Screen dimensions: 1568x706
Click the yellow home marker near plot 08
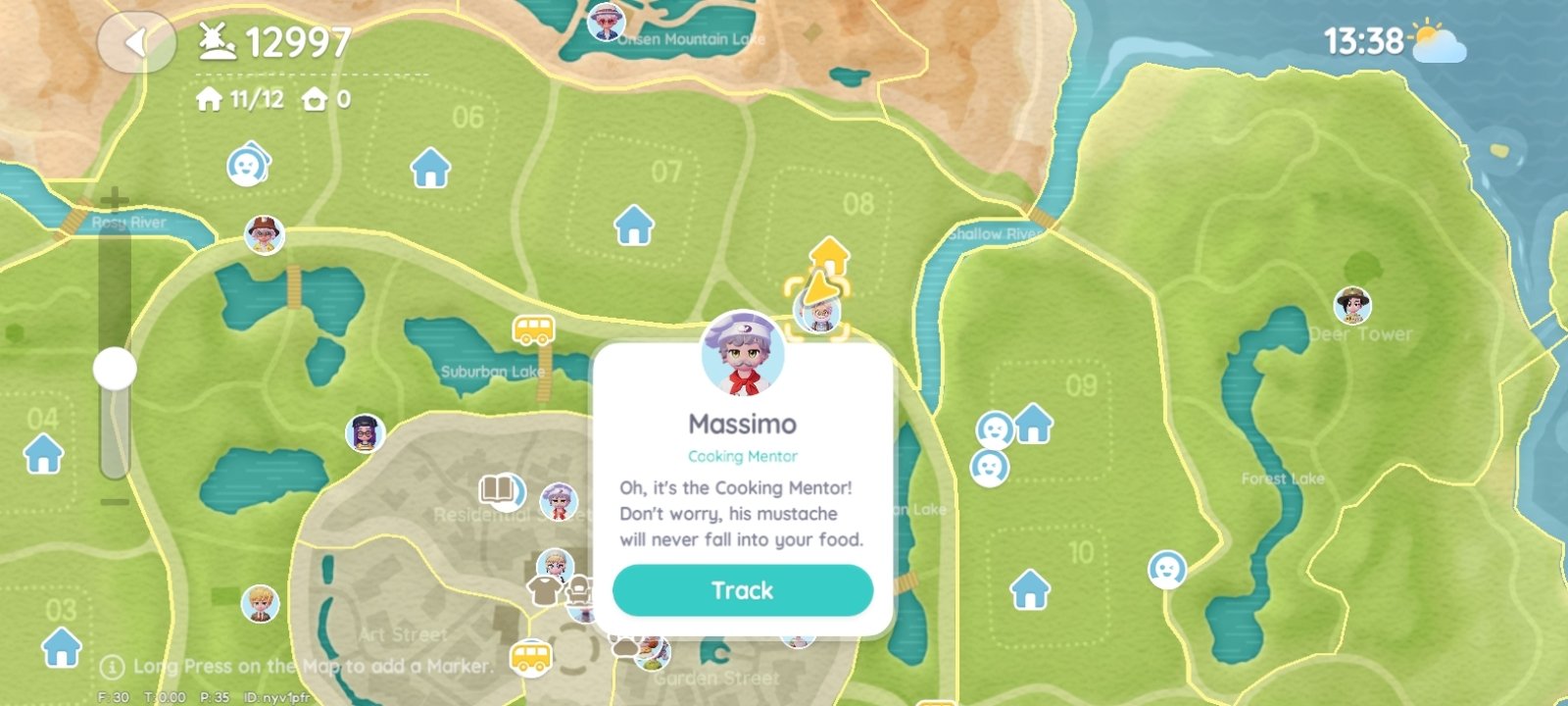[x=829, y=255]
